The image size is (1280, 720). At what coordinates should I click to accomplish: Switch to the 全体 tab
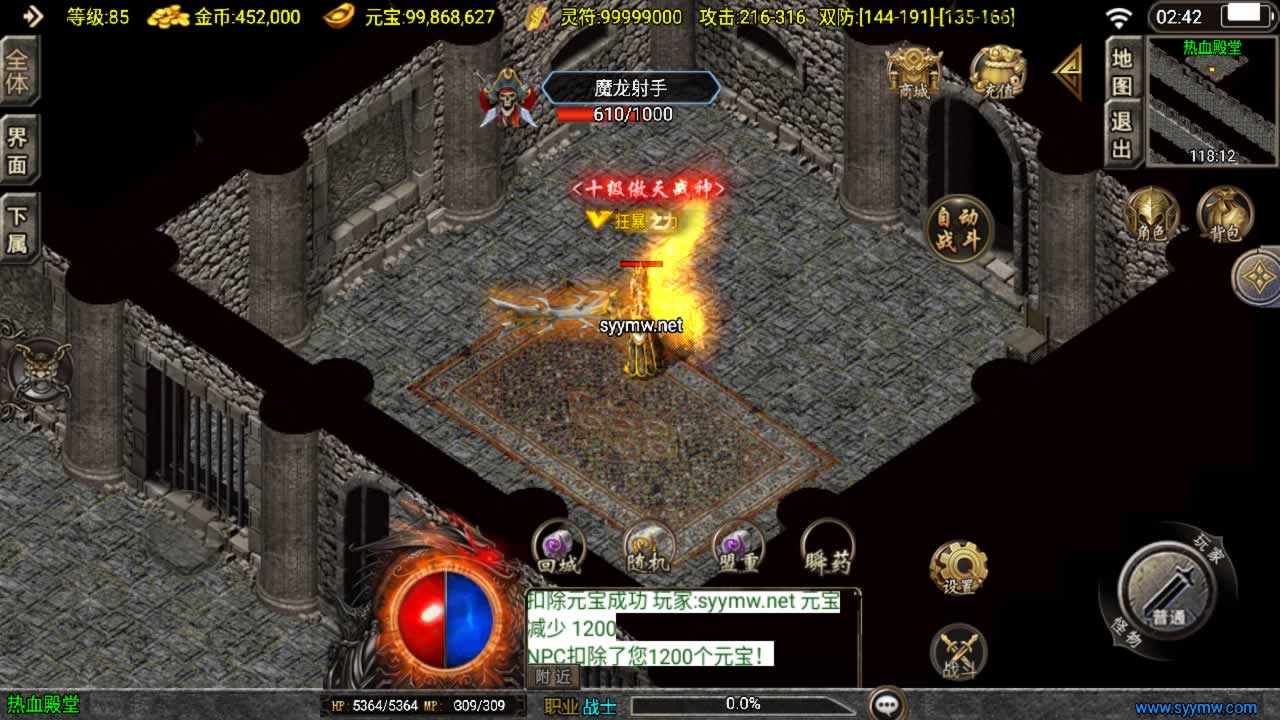(18, 72)
